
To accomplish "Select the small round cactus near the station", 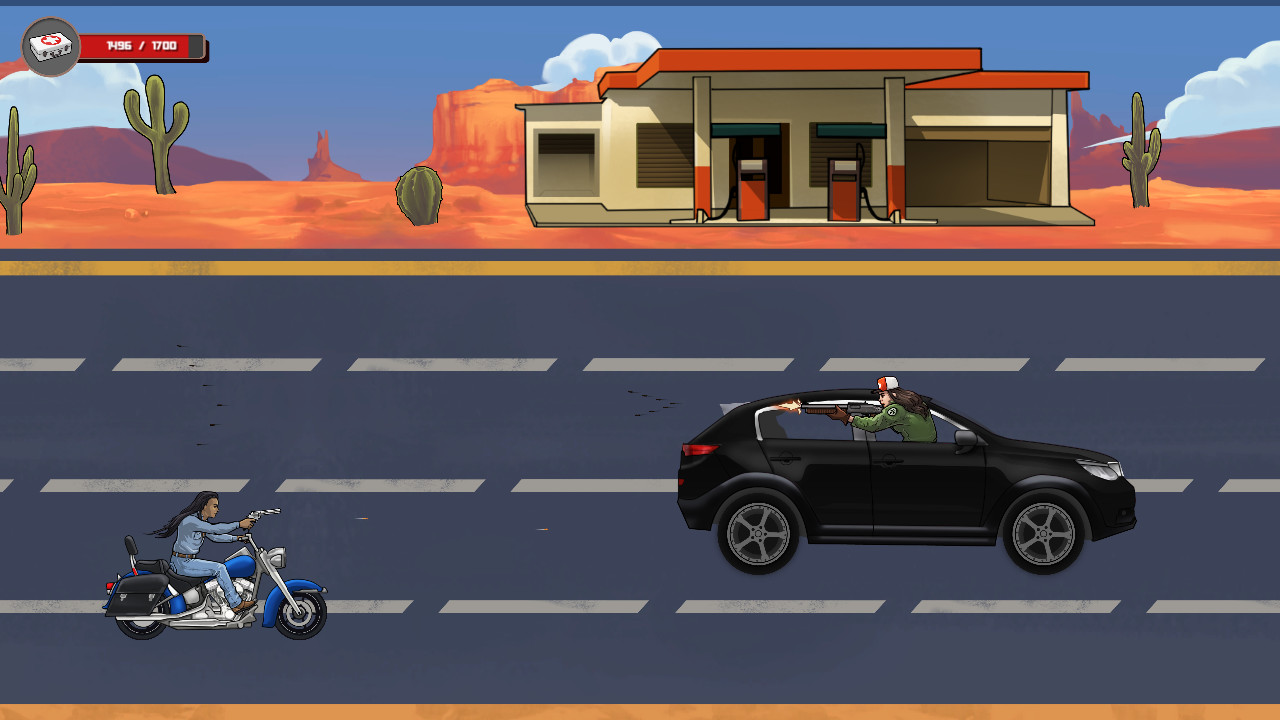I will pyautogui.click(x=420, y=195).
